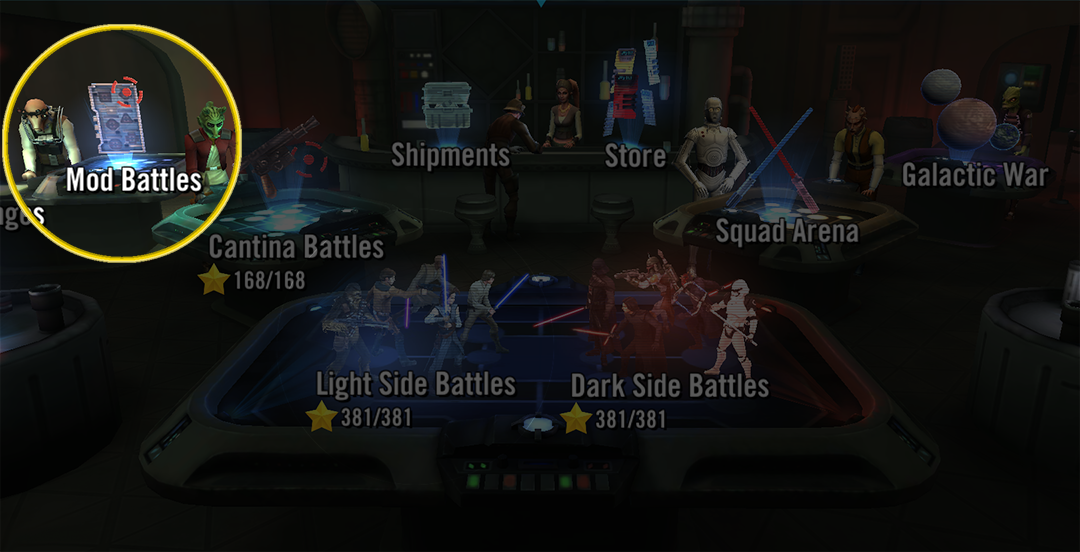Viewport: 1080px width, 552px height.
Task: Open Squad Arena
Action: click(x=787, y=231)
